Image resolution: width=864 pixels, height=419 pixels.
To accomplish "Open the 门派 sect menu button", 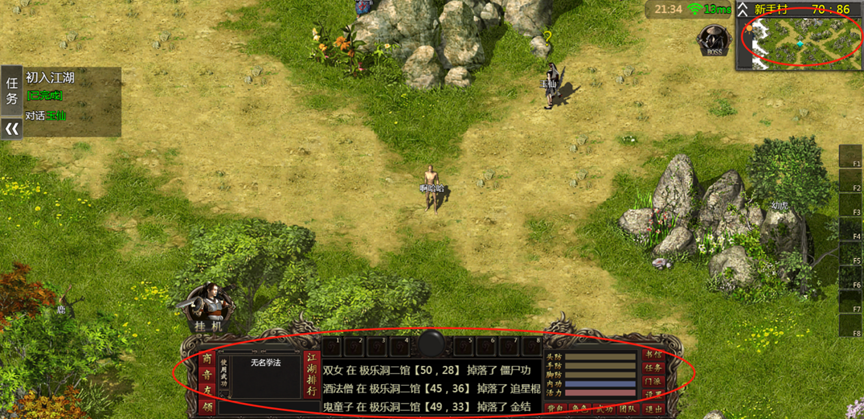I will (654, 381).
